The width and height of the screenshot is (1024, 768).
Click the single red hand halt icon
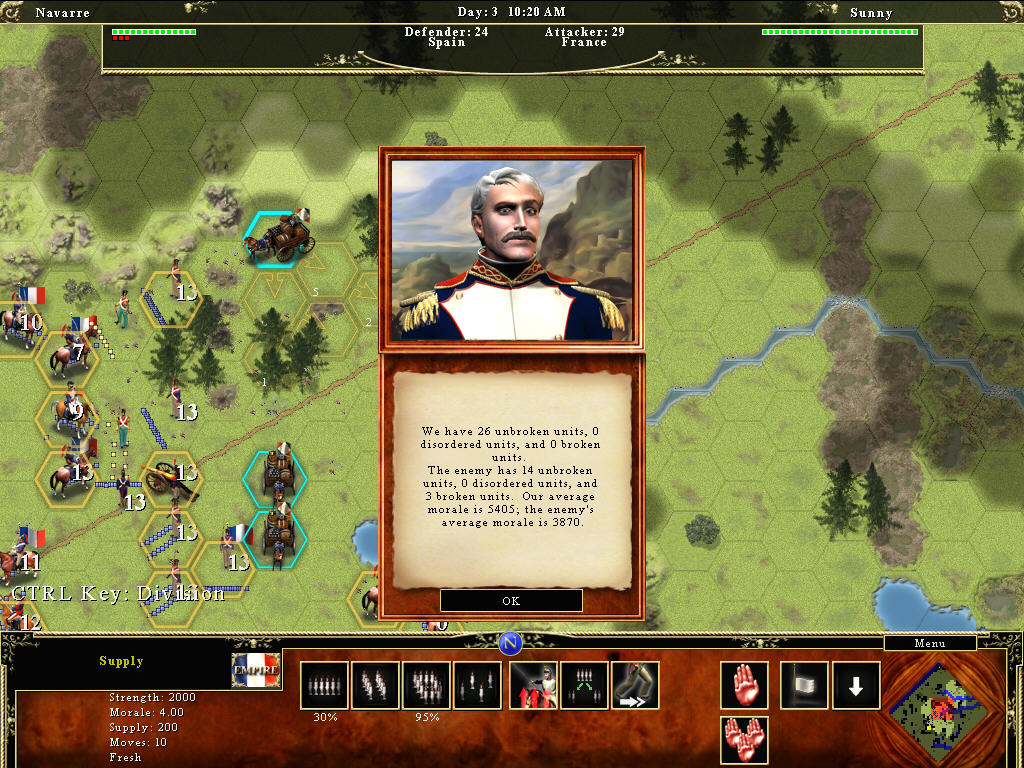click(x=745, y=685)
